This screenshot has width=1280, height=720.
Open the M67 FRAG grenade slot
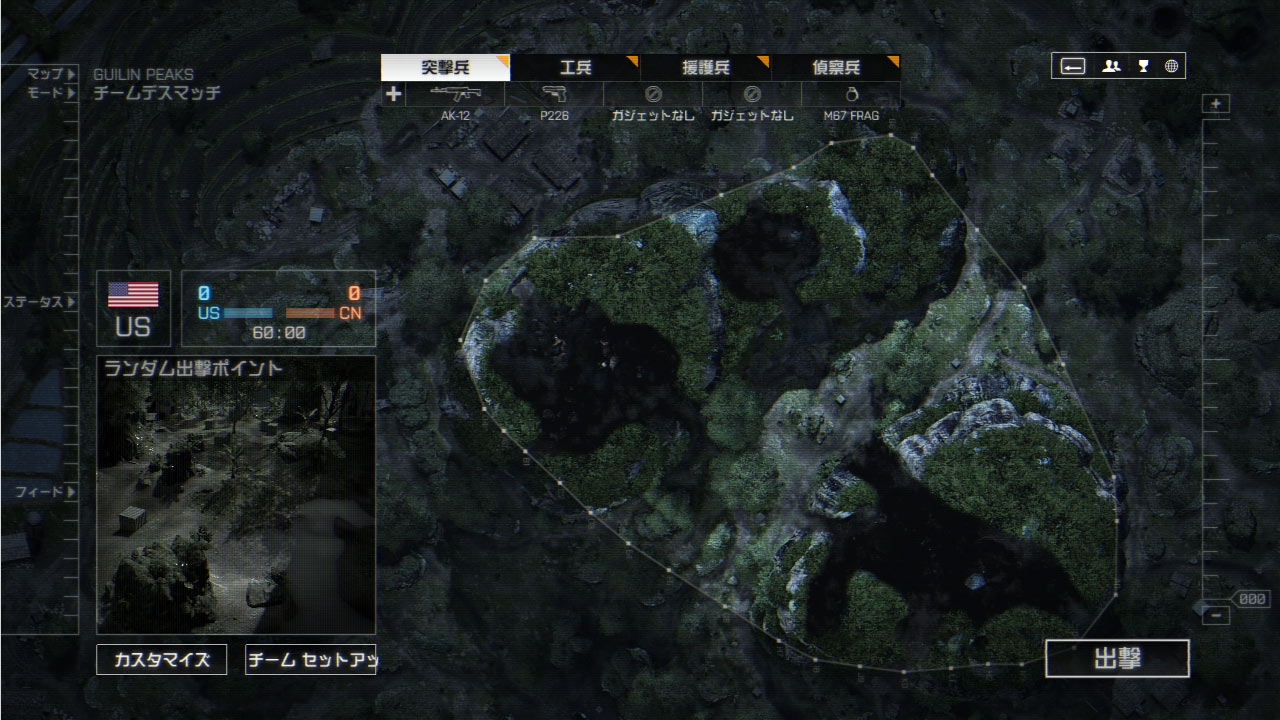point(851,95)
